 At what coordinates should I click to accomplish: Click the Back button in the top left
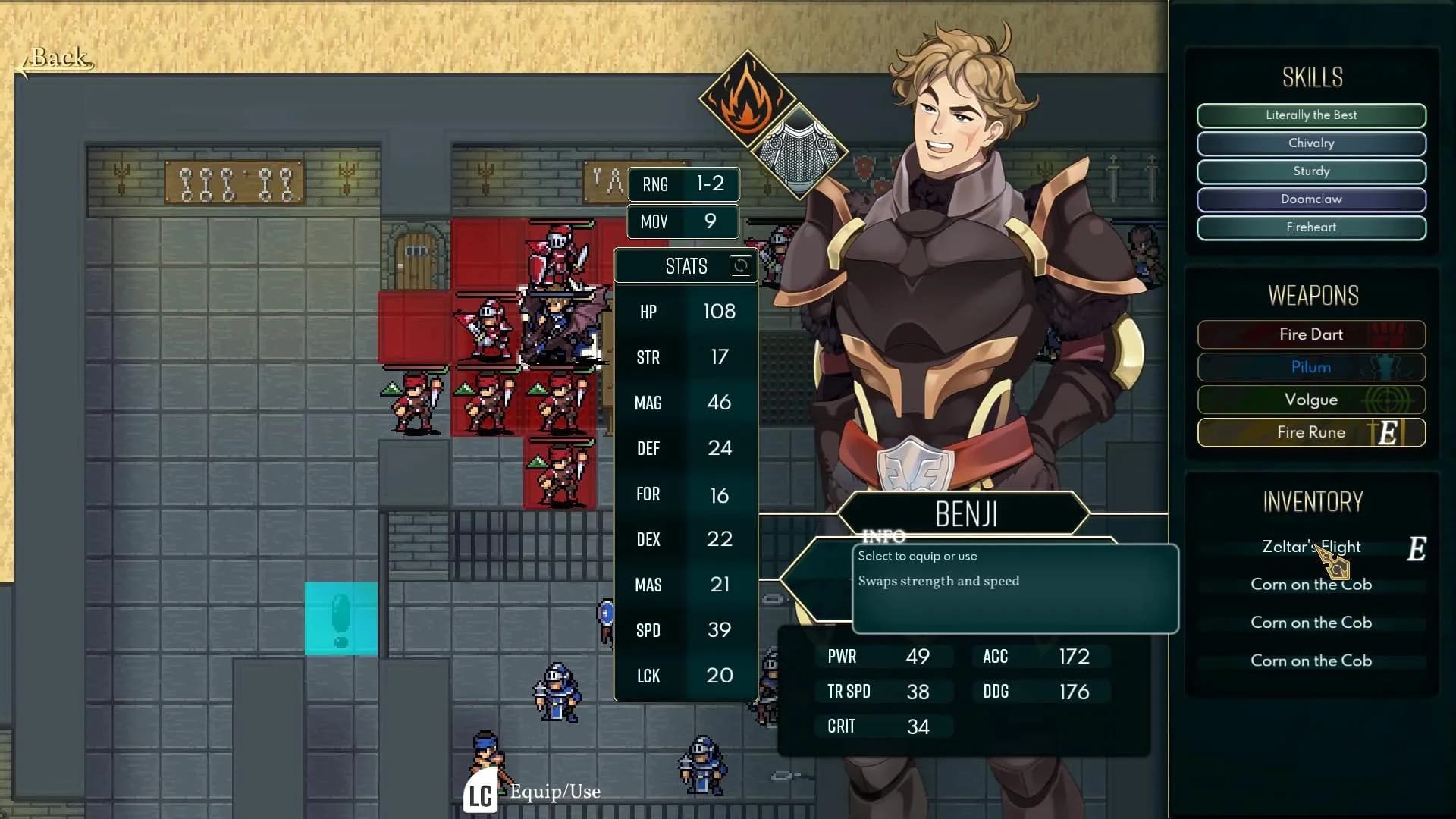coord(57,58)
